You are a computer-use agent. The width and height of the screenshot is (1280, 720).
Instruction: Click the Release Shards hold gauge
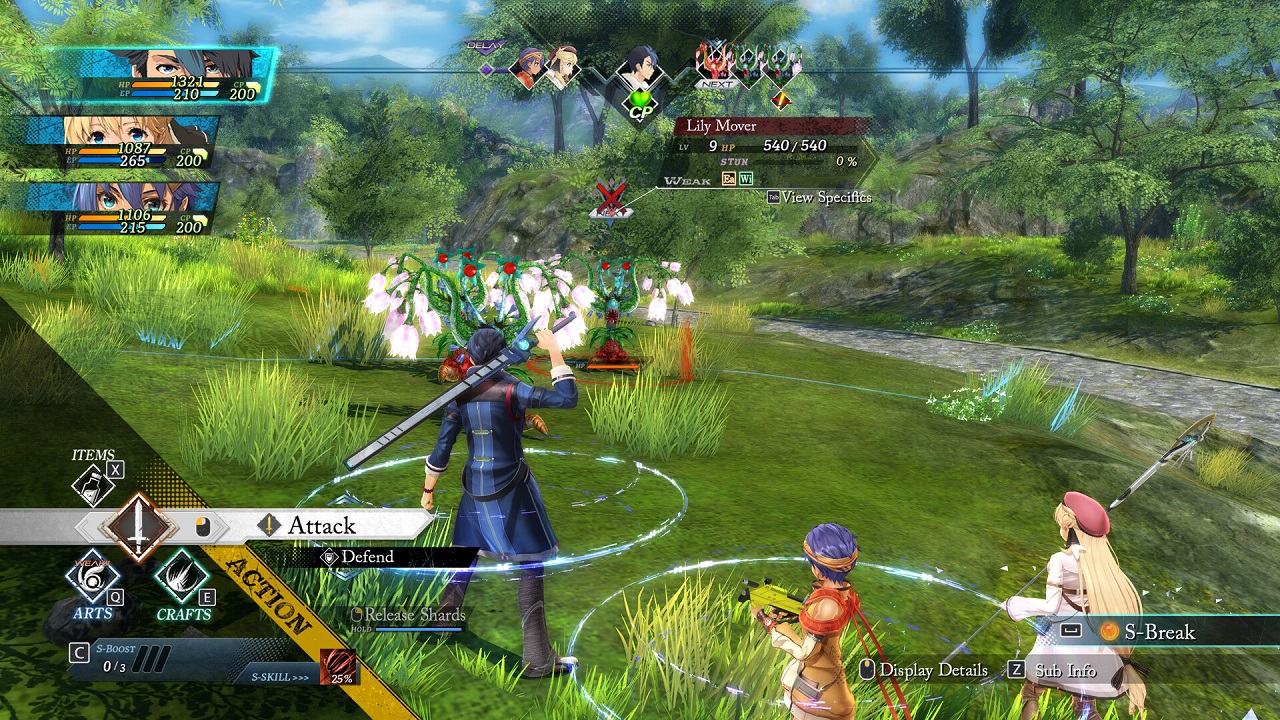coord(410,615)
